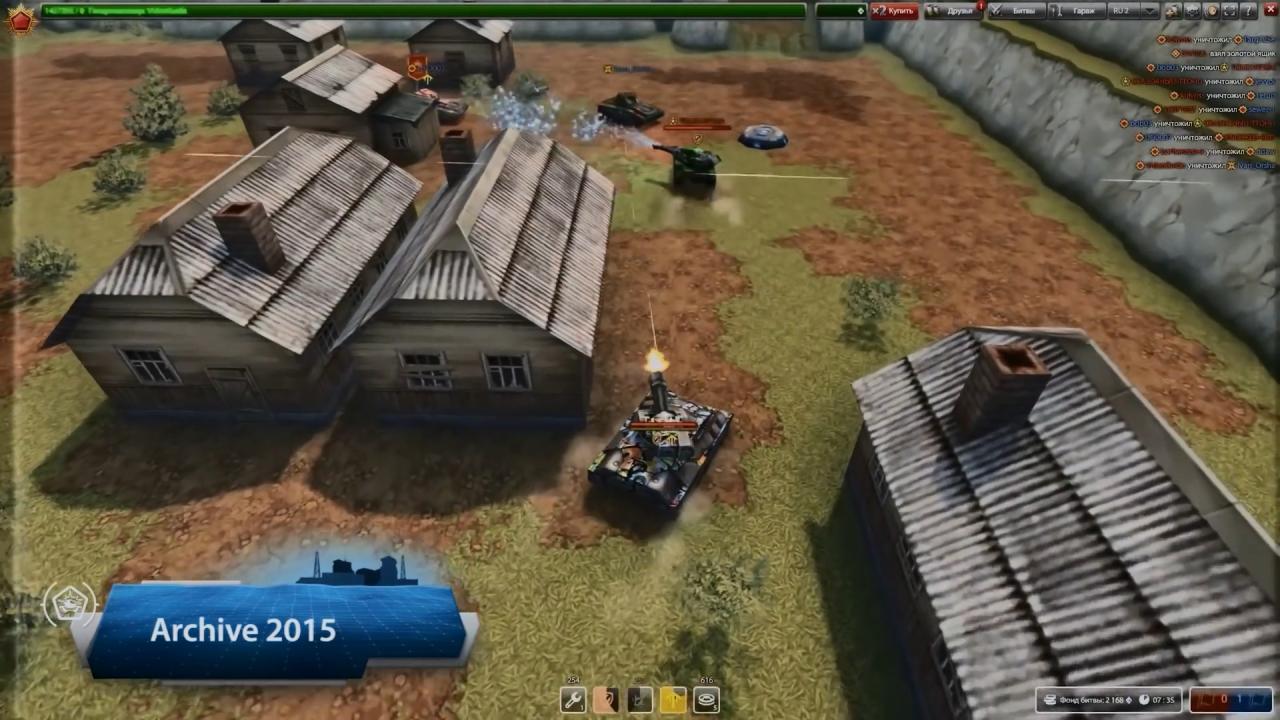Open the settings gear icon
The height and width of the screenshot is (720, 1280).
click(x=1192, y=10)
